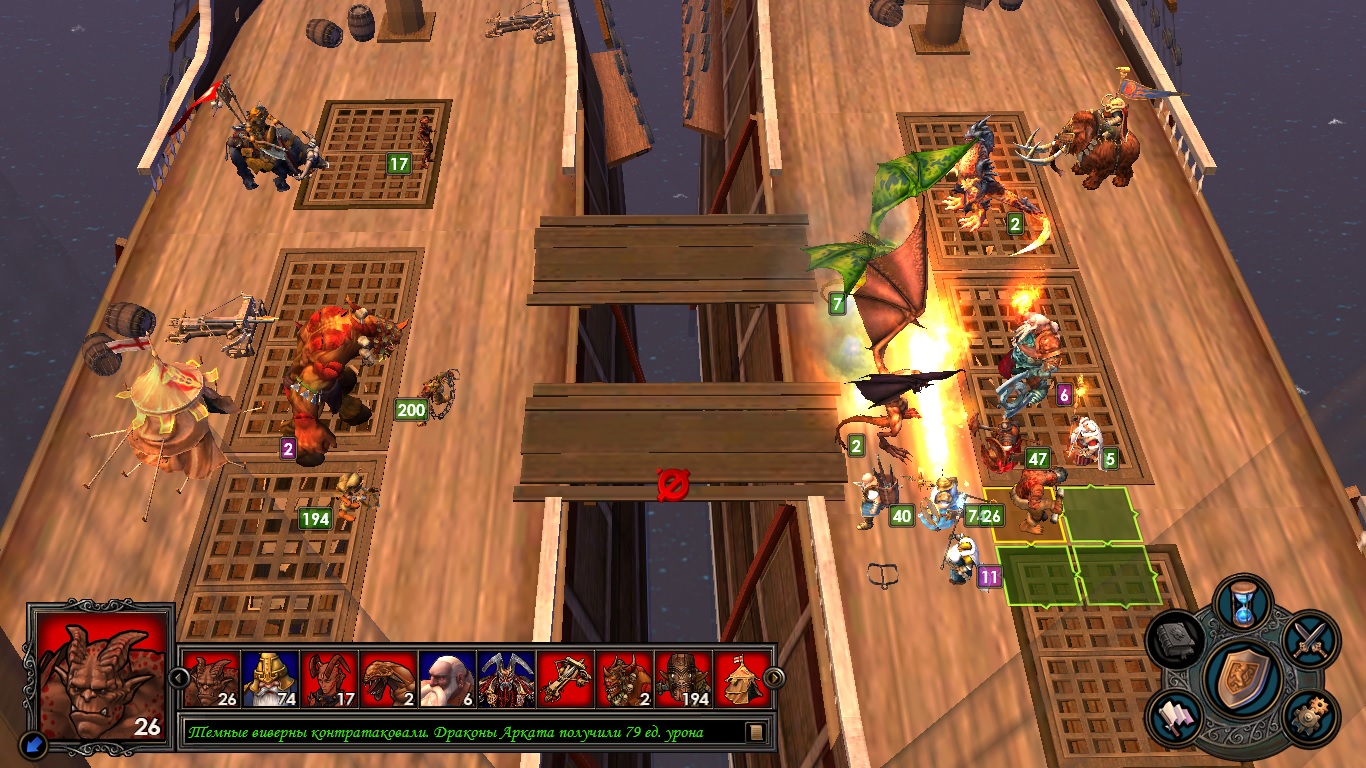Advance the initiative bar with the right arrow
1366x768 pixels.
[x=774, y=678]
